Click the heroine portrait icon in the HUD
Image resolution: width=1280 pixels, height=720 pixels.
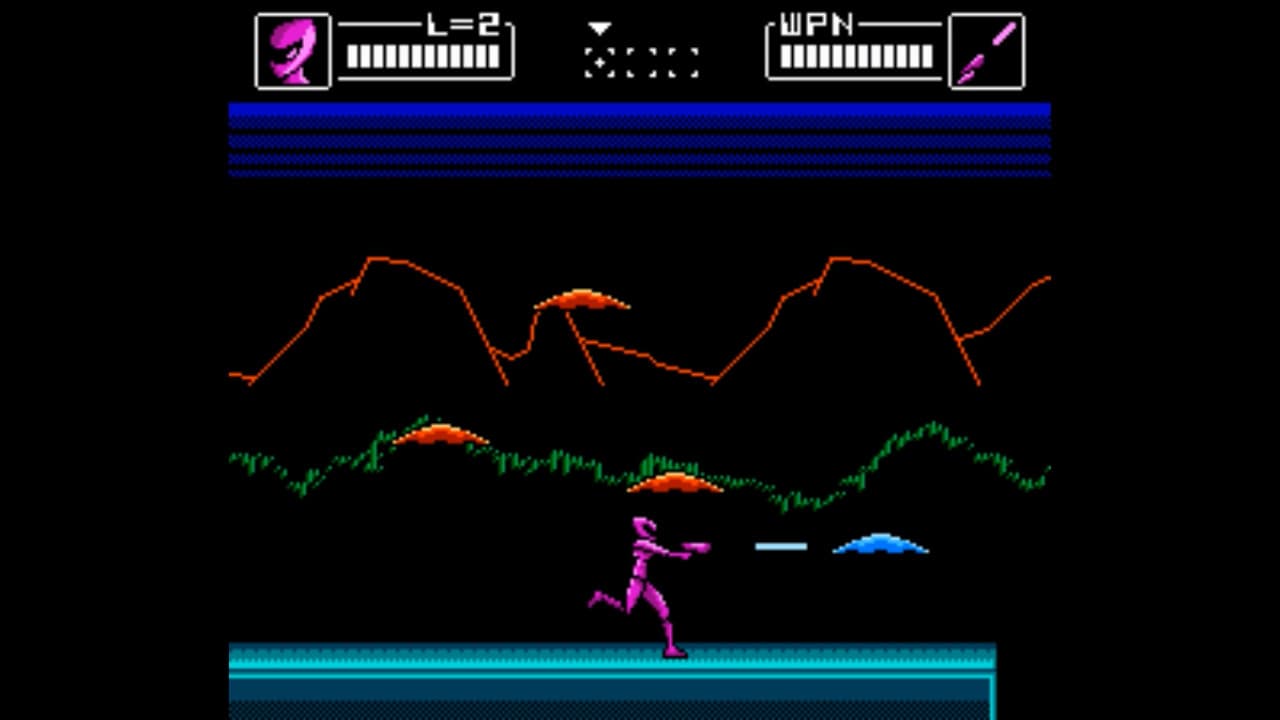[292, 49]
